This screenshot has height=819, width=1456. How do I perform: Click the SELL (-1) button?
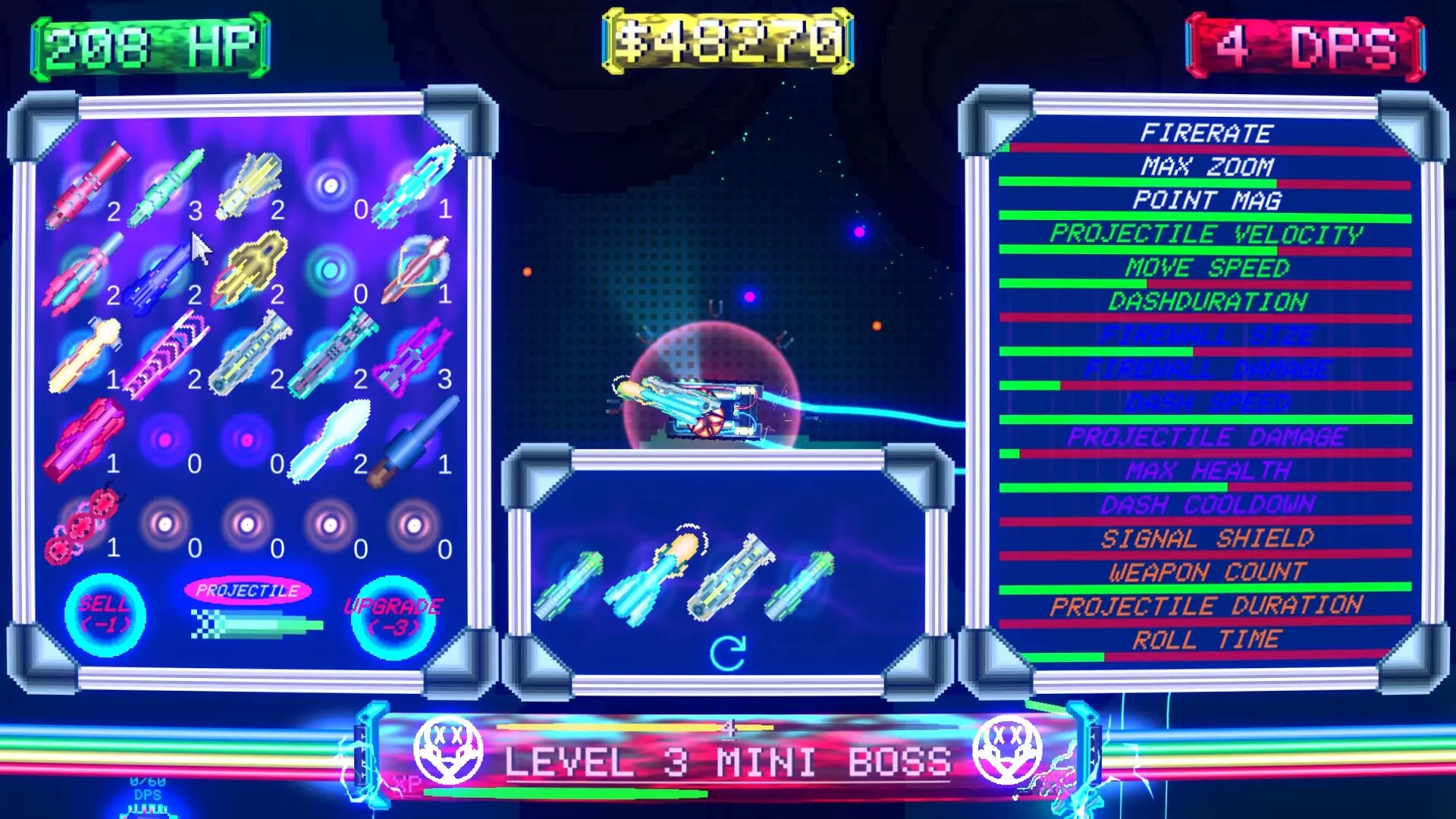105,614
